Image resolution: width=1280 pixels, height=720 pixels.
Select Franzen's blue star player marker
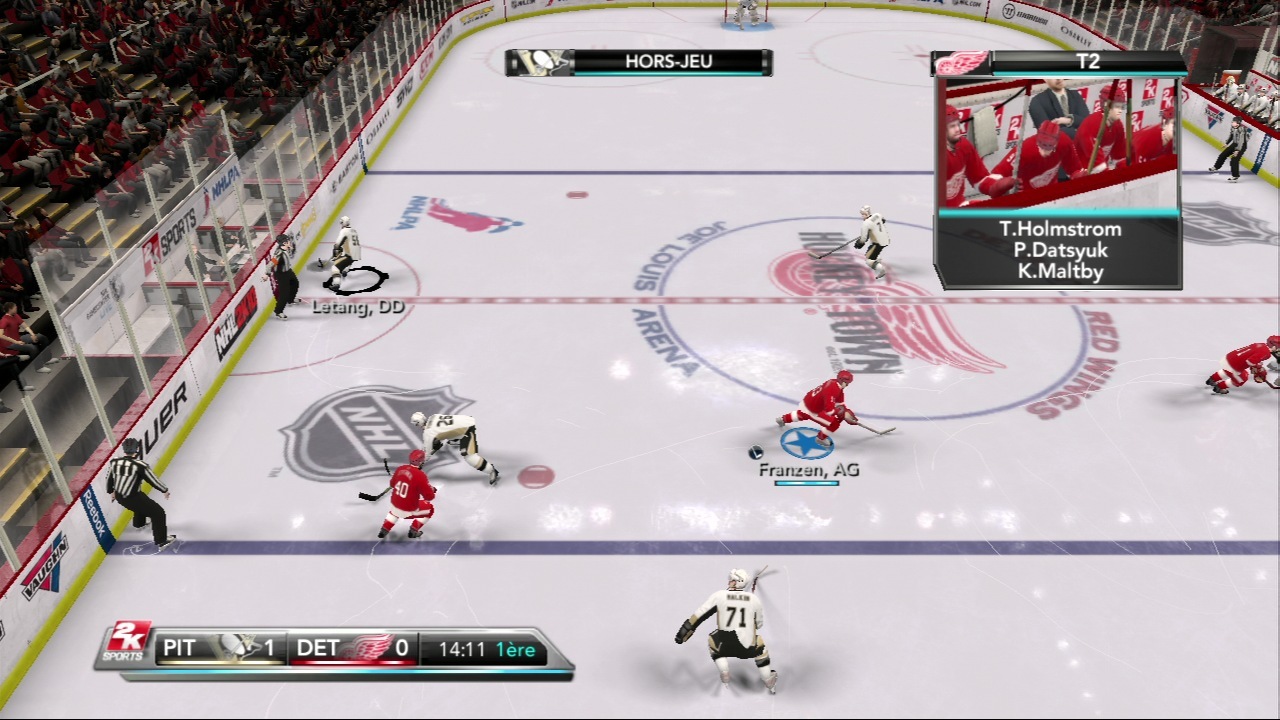tap(806, 441)
